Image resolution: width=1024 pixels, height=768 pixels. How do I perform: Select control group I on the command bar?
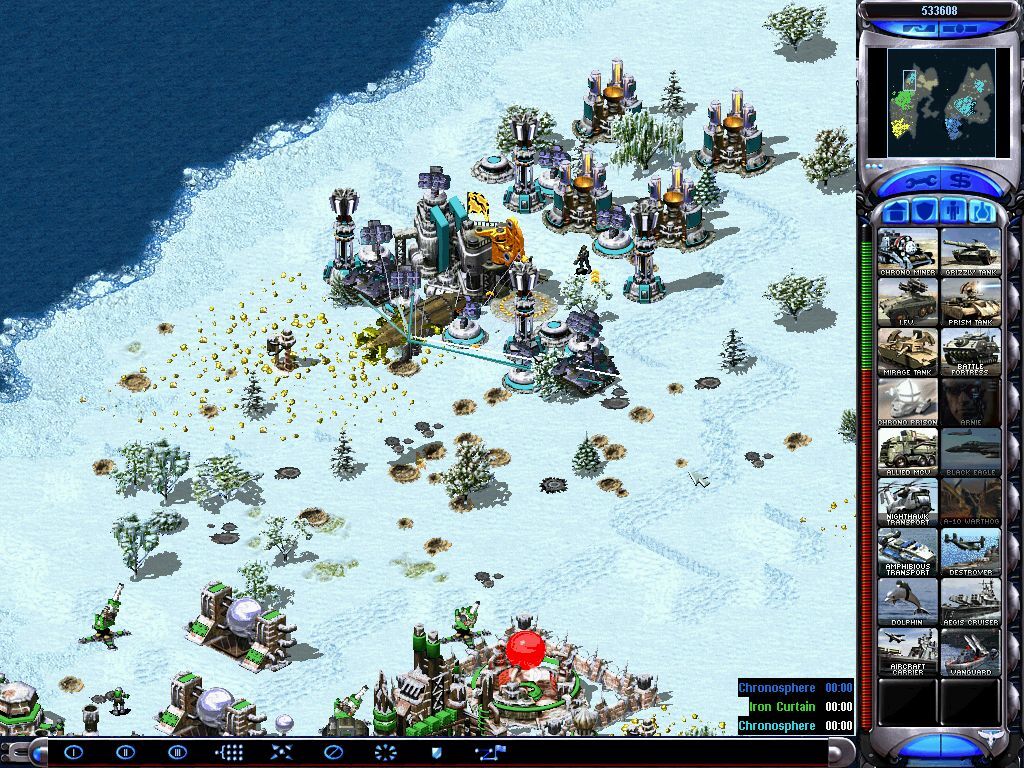[x=74, y=752]
